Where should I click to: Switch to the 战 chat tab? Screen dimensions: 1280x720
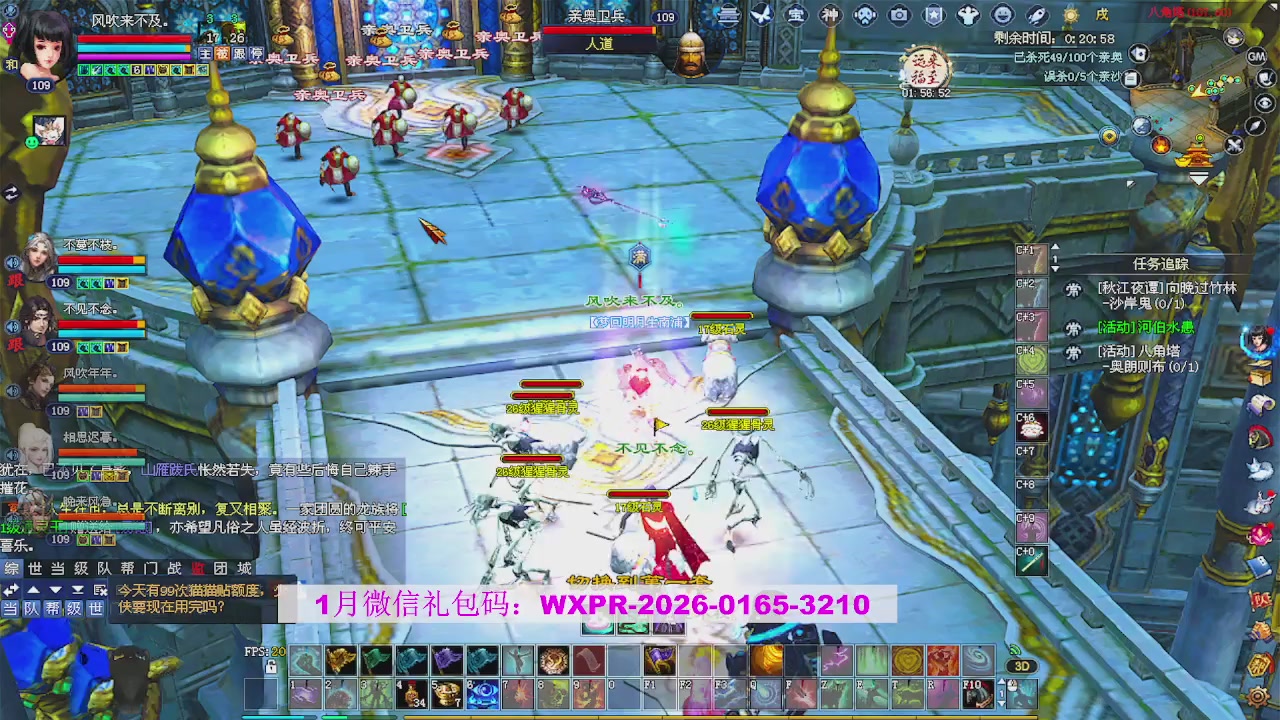(176, 568)
